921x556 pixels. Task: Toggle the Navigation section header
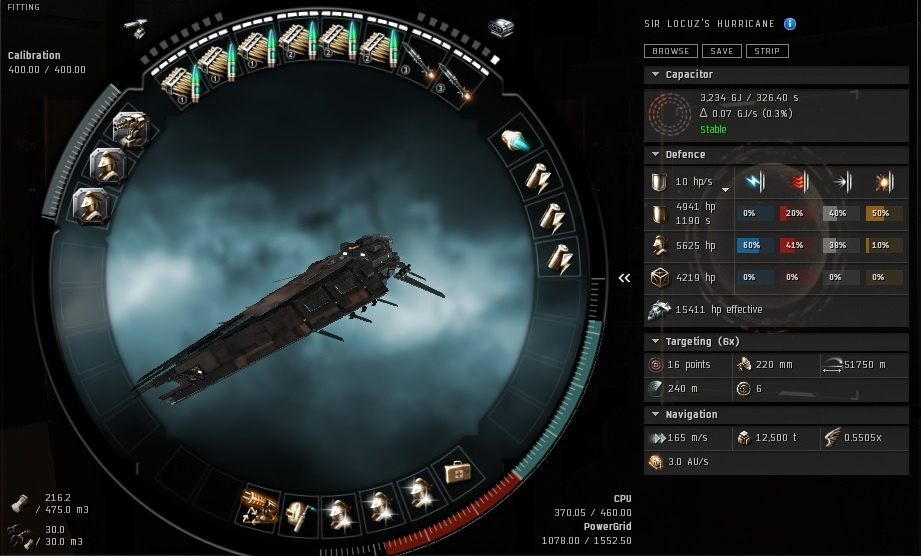point(691,415)
